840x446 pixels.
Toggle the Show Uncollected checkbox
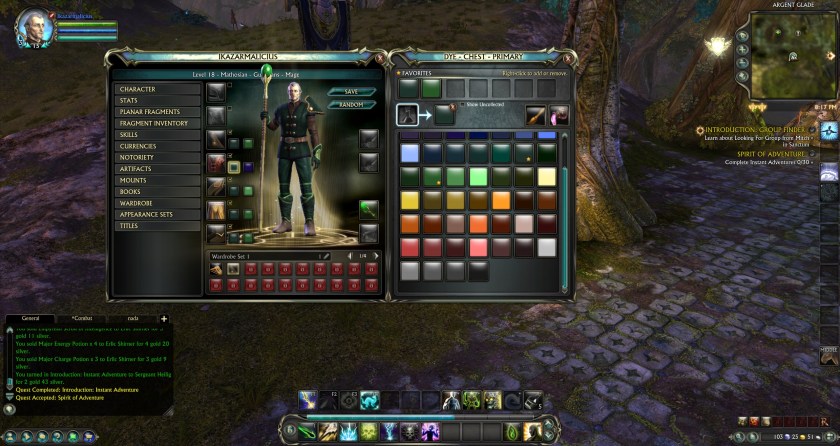tap(464, 104)
